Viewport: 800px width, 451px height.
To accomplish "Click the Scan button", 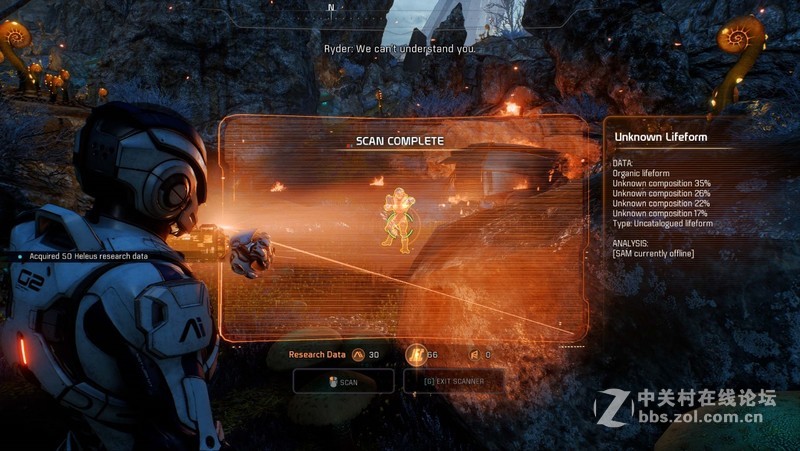I will 343,381.
